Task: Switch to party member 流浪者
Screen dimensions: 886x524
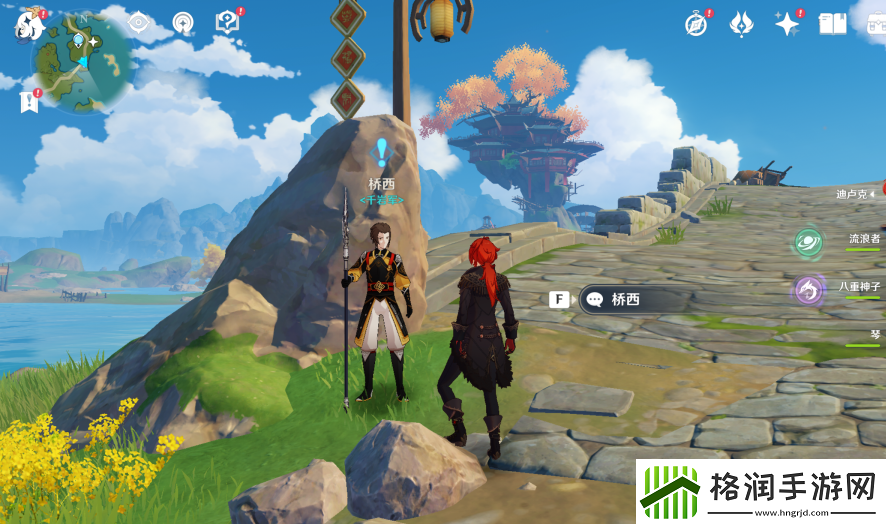Action: 863,239
